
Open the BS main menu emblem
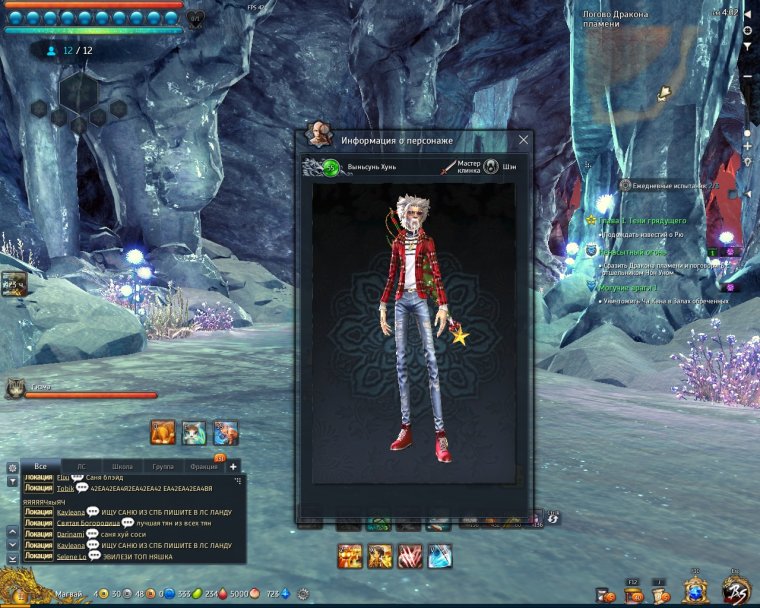click(736, 589)
